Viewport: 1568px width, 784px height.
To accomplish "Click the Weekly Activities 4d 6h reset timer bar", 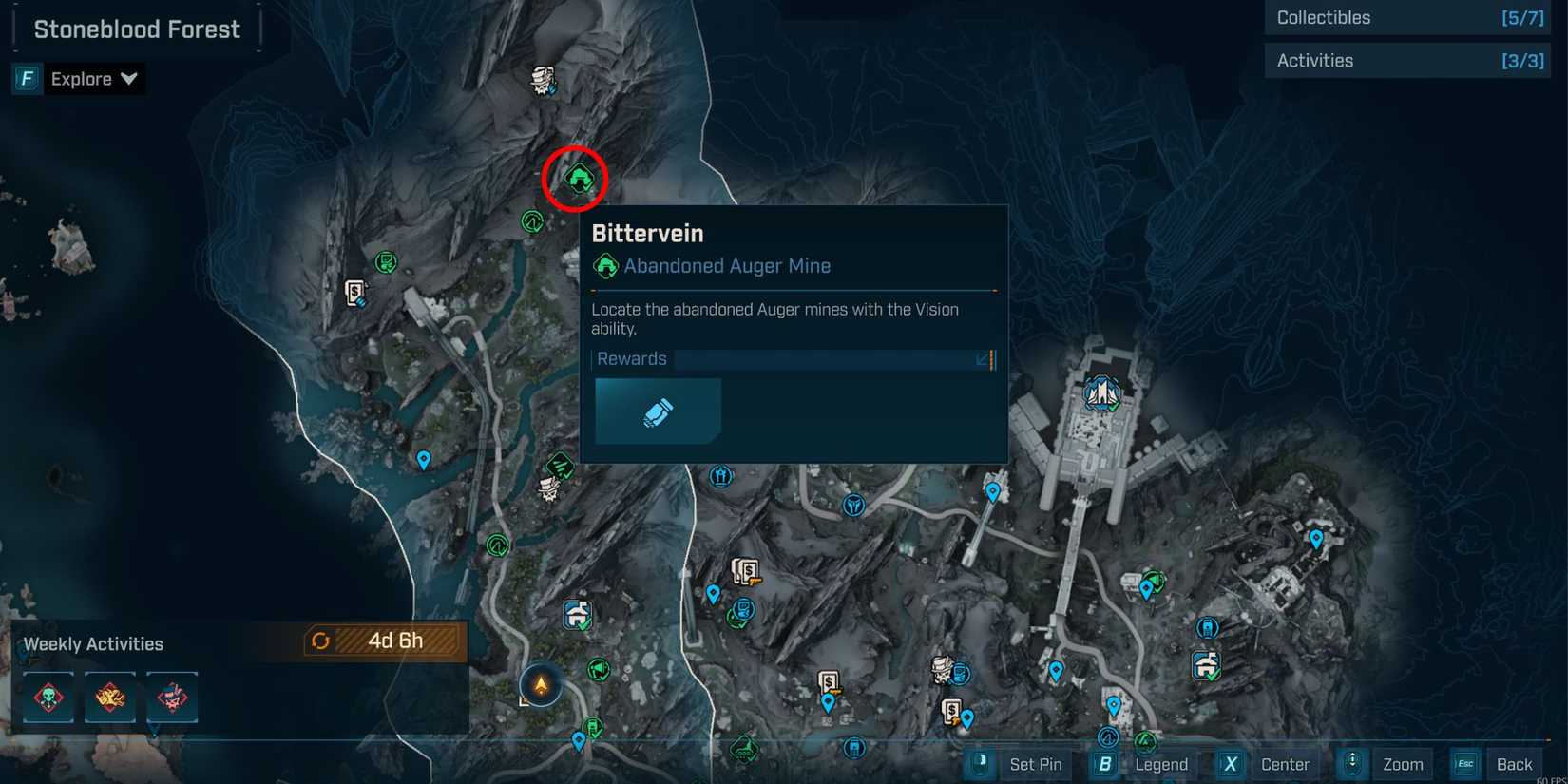I will pyautogui.click(x=385, y=641).
